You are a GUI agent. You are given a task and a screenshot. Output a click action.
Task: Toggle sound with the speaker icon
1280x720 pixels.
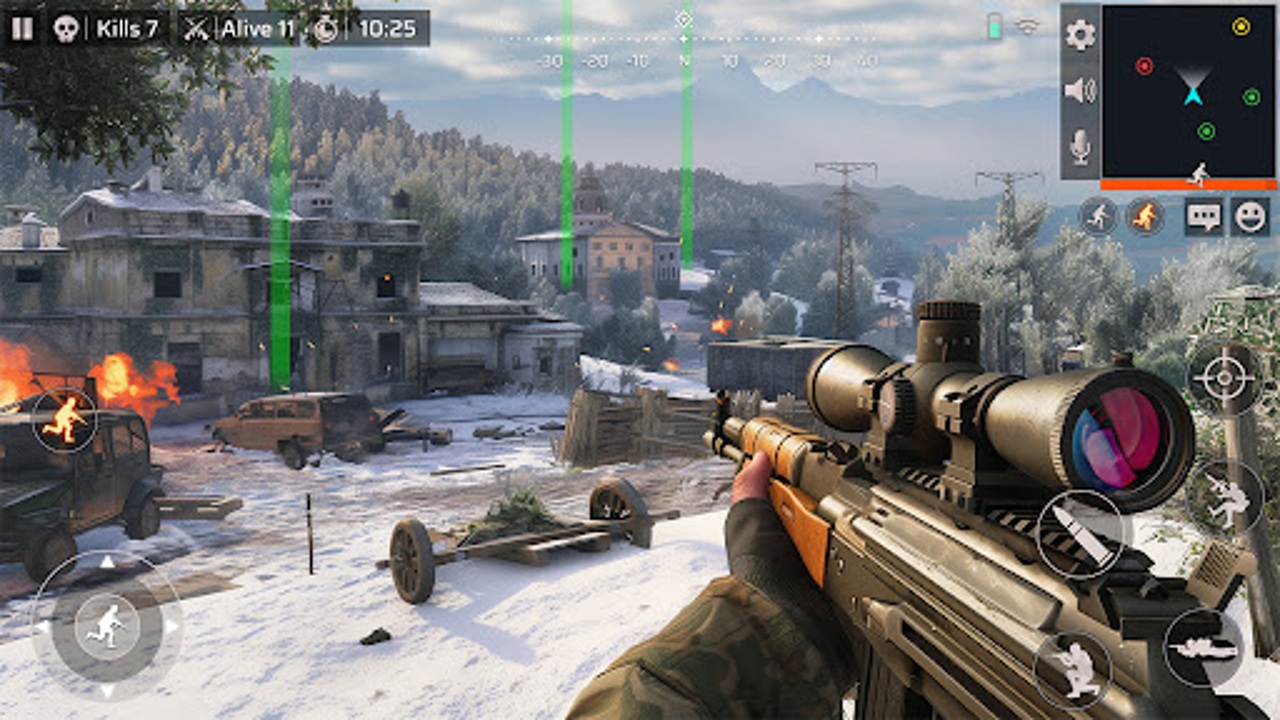pyautogui.click(x=1080, y=91)
